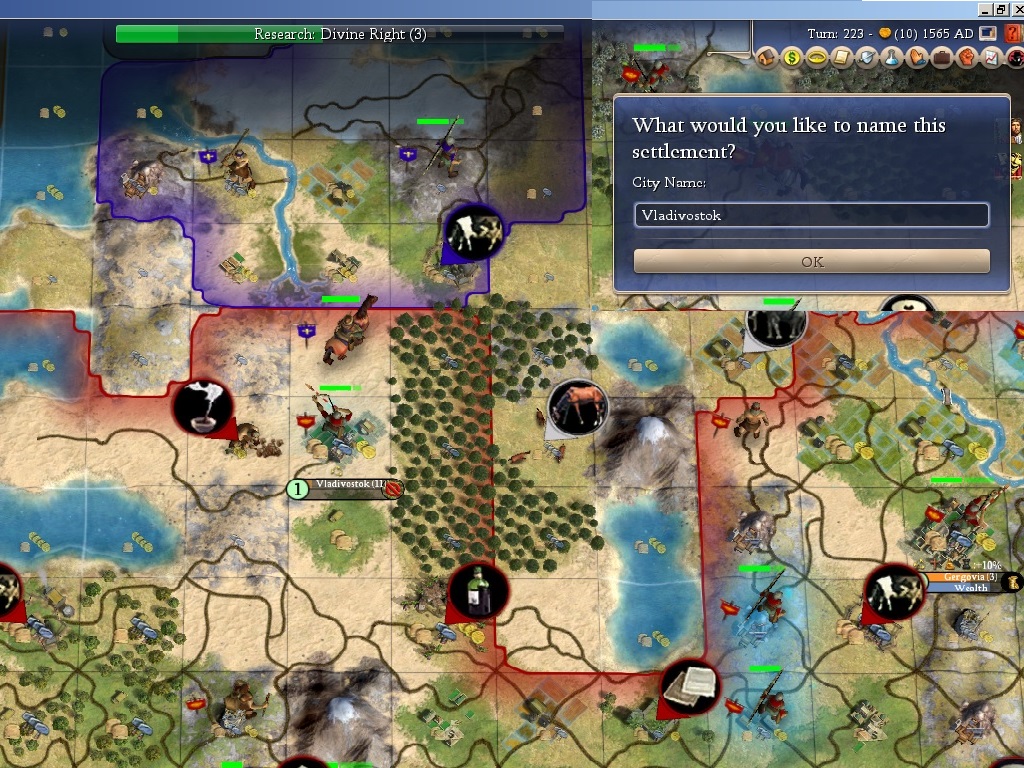Open the Civics advisor gold ring icon

817,57
